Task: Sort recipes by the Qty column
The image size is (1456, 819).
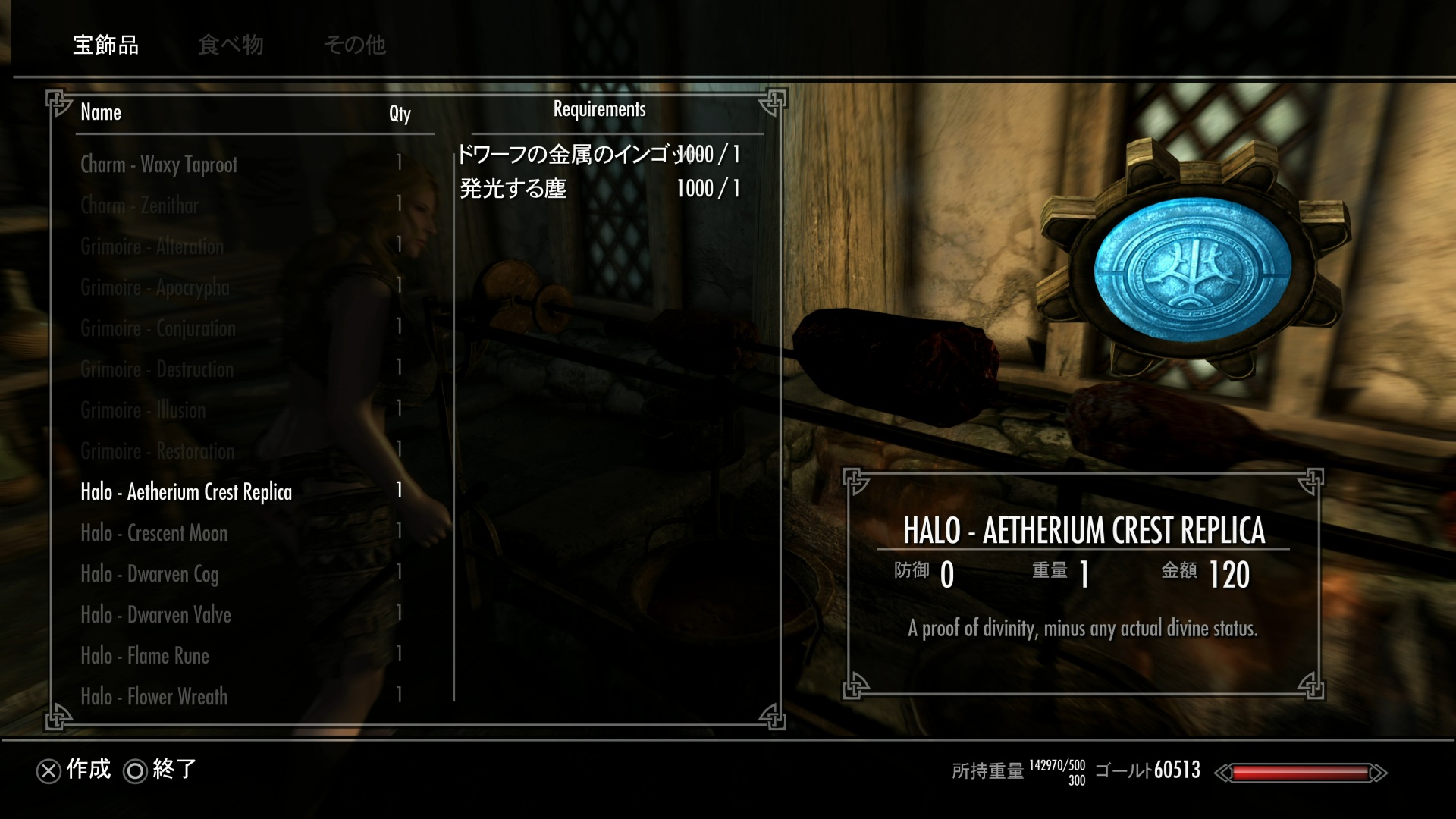Action: [x=400, y=113]
